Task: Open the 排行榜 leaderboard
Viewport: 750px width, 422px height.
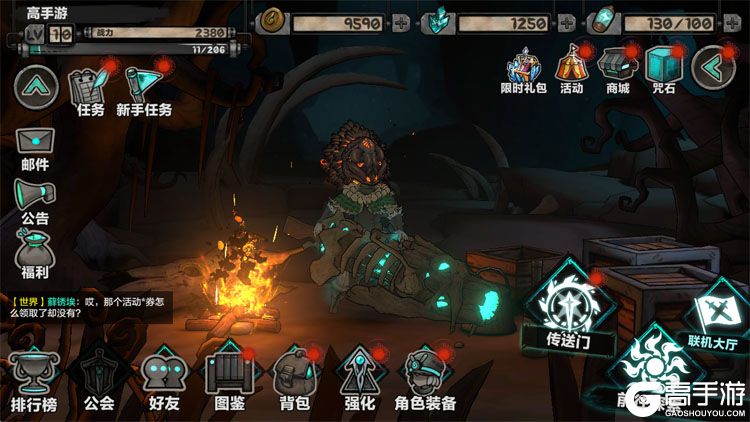Action: (34, 379)
